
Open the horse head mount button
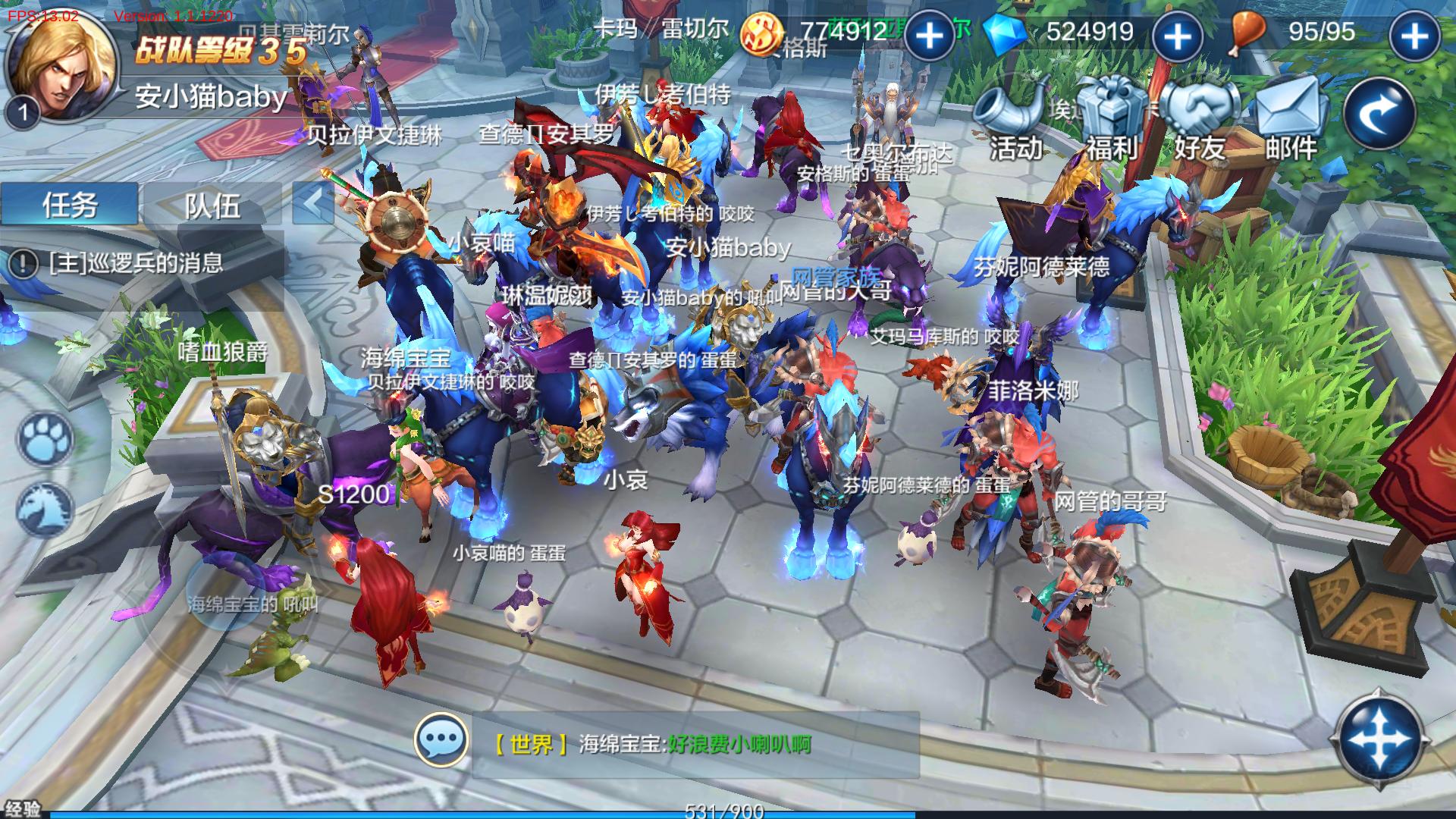coord(45,508)
